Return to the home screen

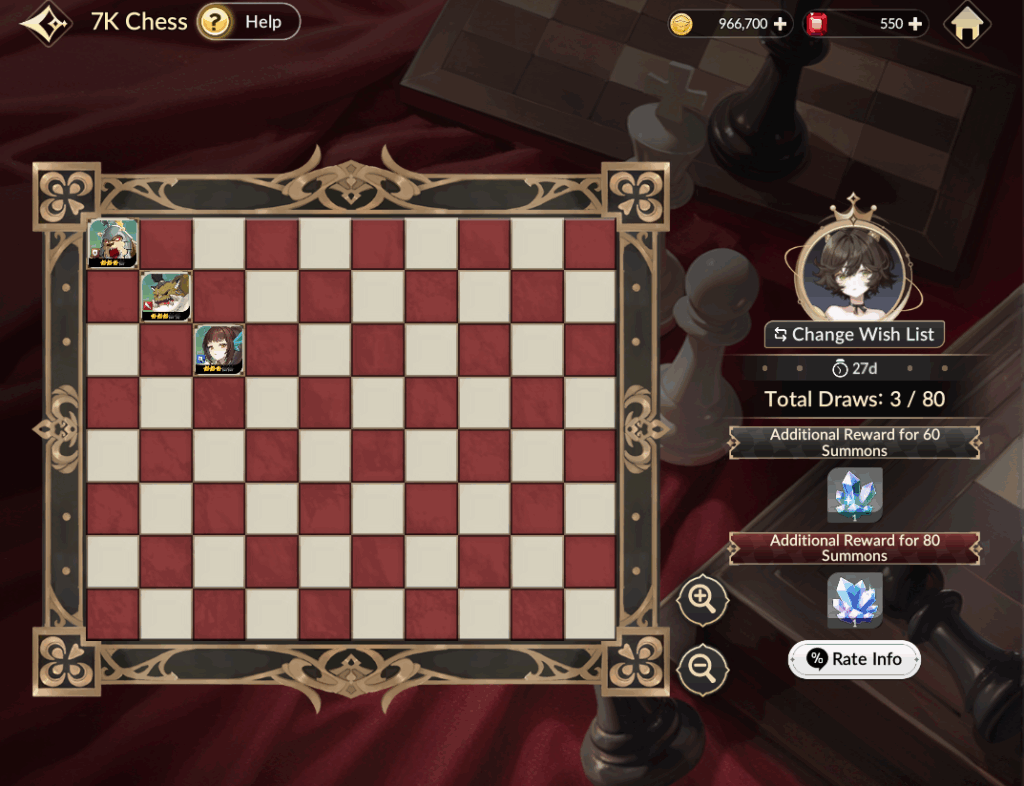tap(966, 25)
